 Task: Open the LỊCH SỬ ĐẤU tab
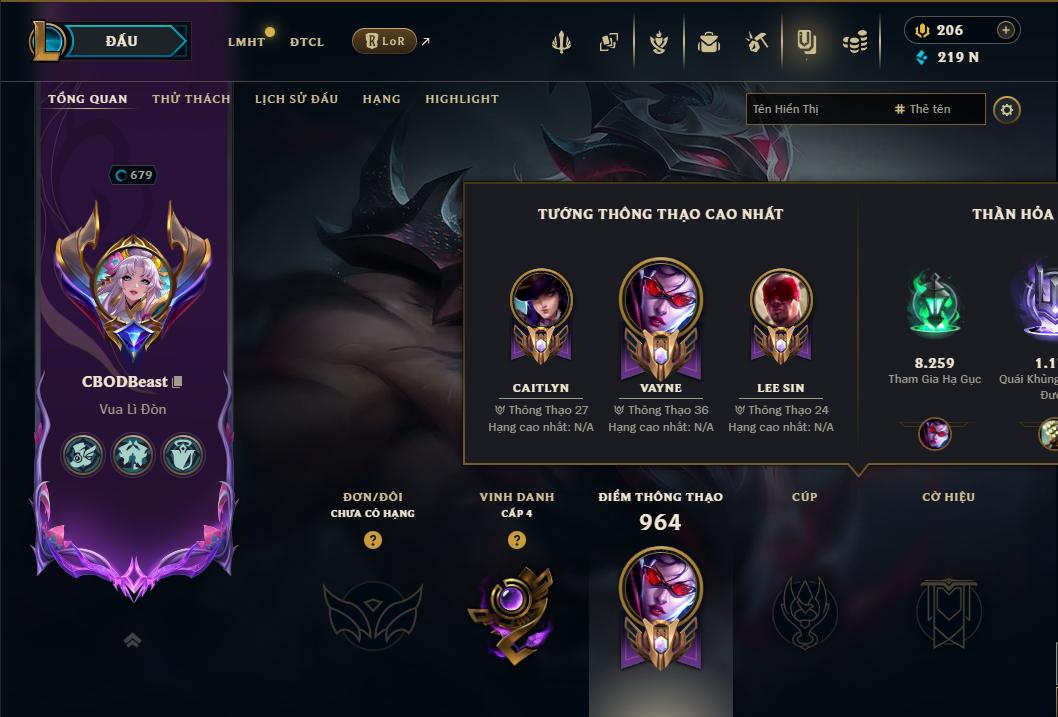tap(296, 99)
